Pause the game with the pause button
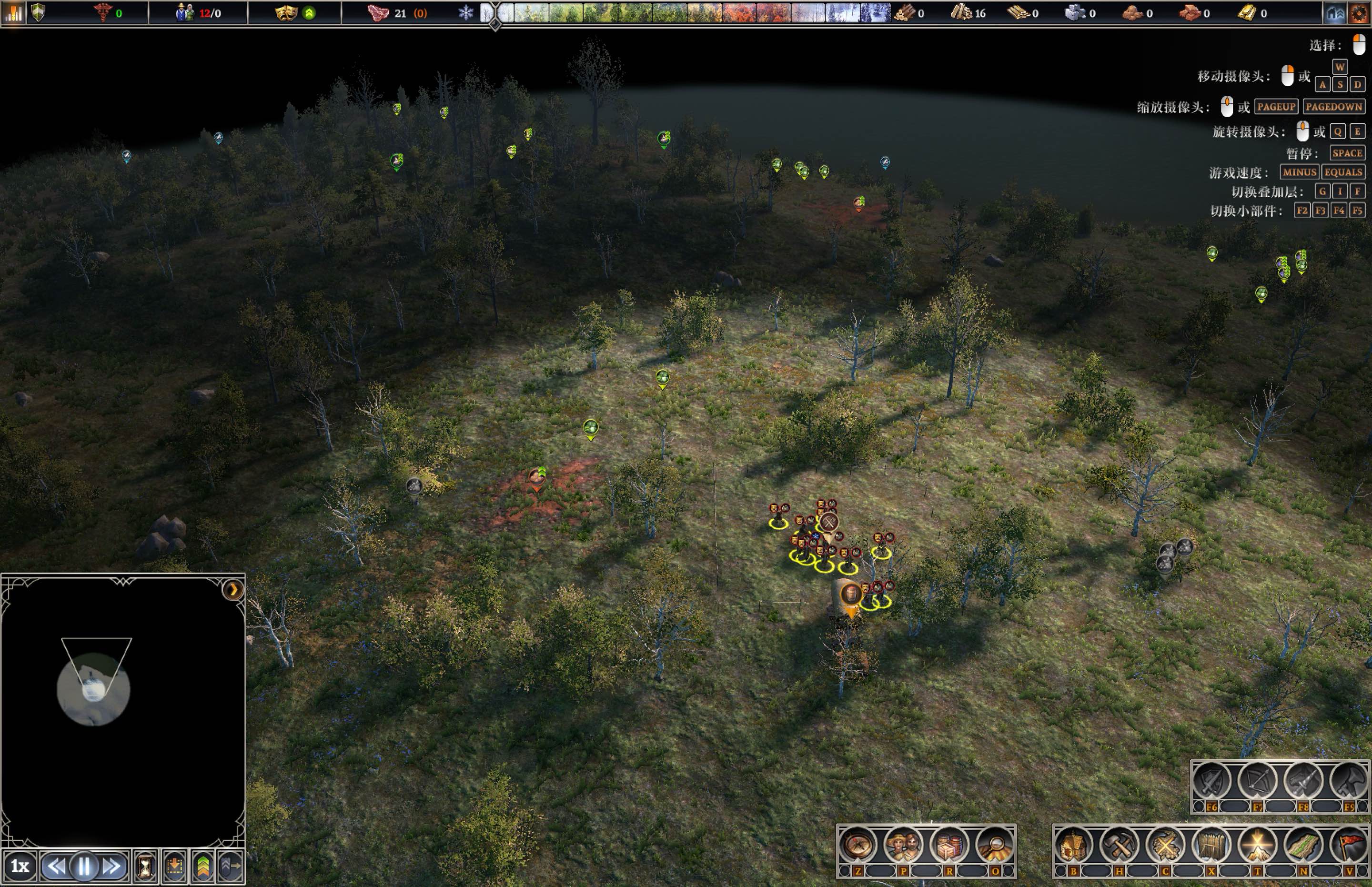 click(x=84, y=866)
